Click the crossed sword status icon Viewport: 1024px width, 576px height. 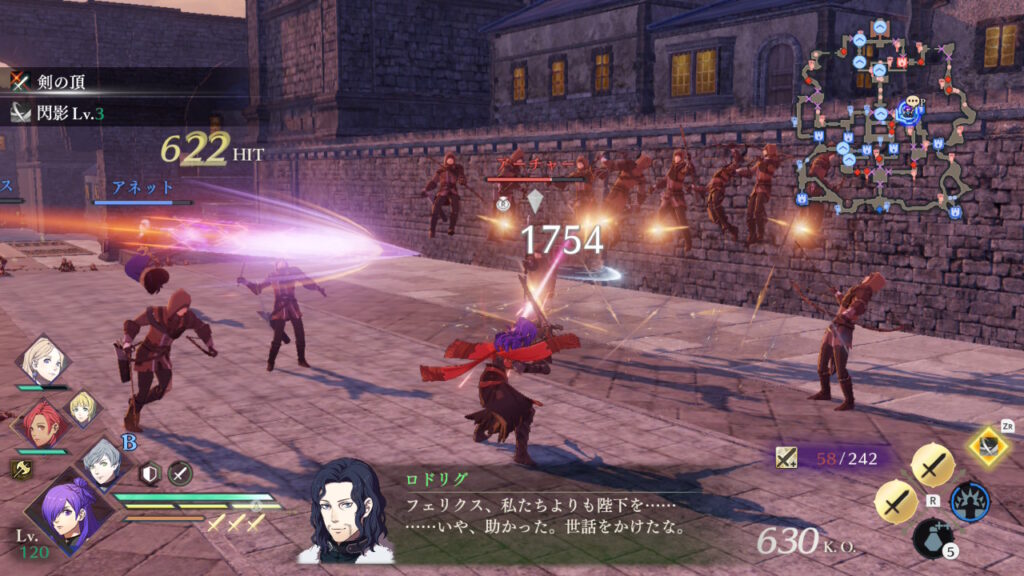(180, 473)
